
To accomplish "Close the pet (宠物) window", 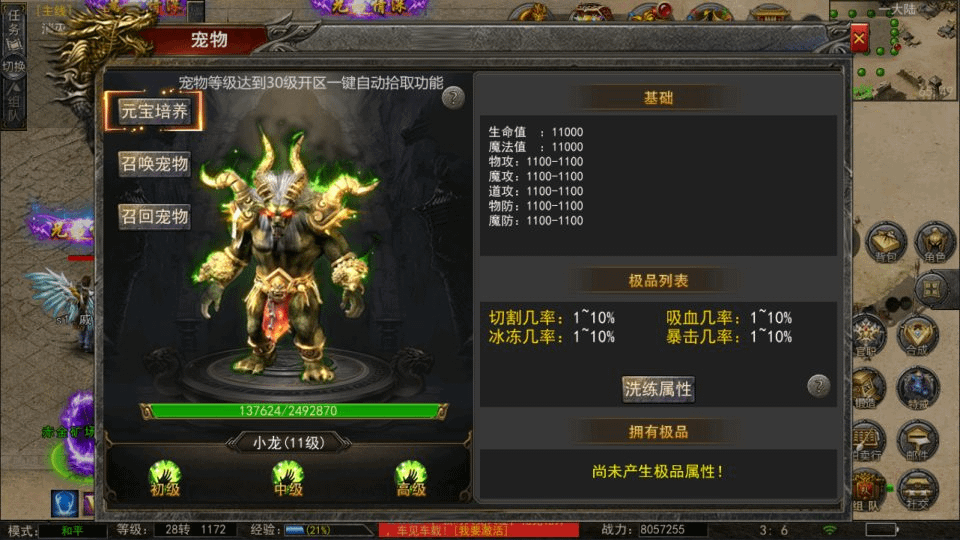I will pos(859,39).
